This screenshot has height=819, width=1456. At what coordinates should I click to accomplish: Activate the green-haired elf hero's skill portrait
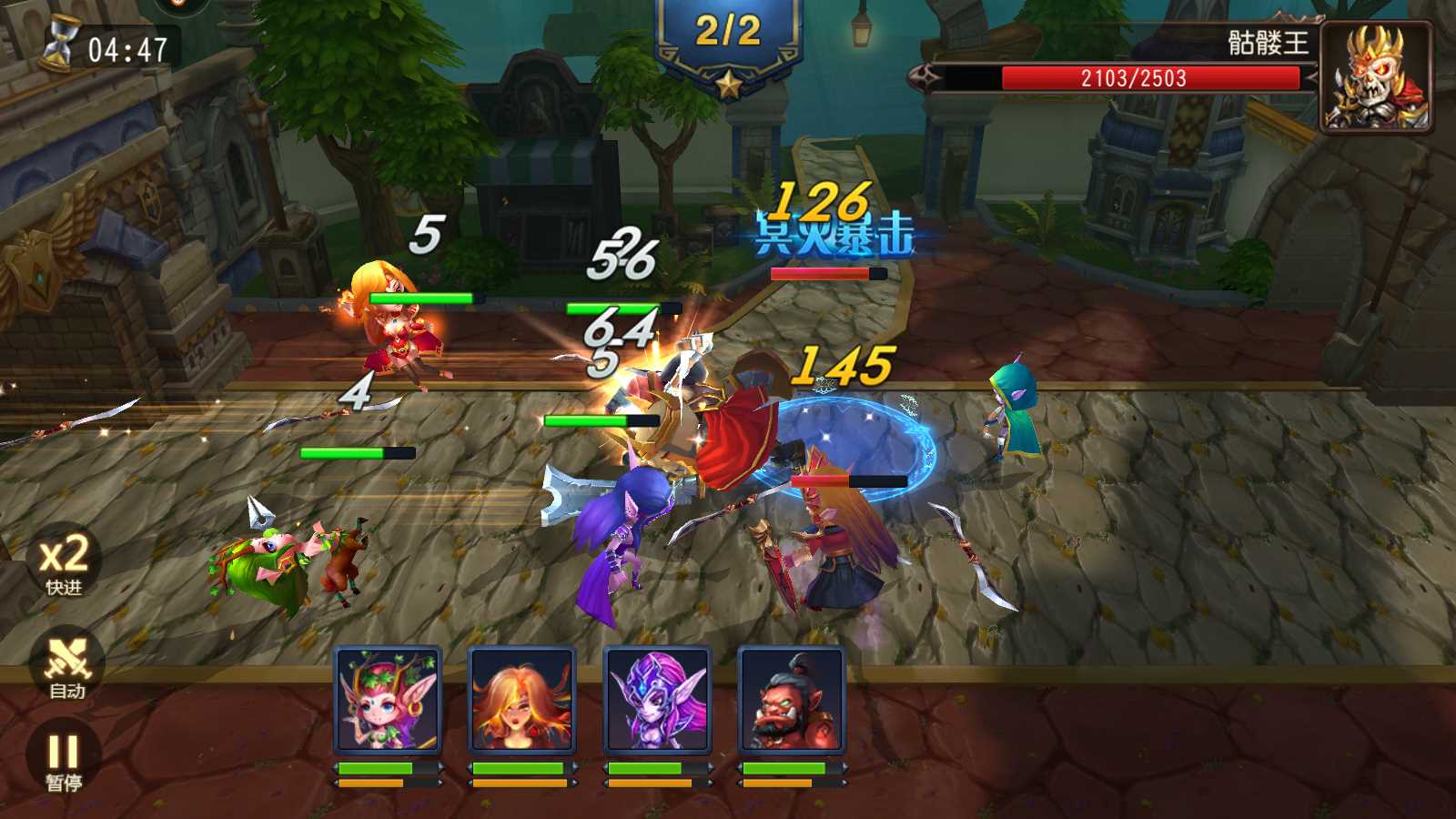point(388,700)
